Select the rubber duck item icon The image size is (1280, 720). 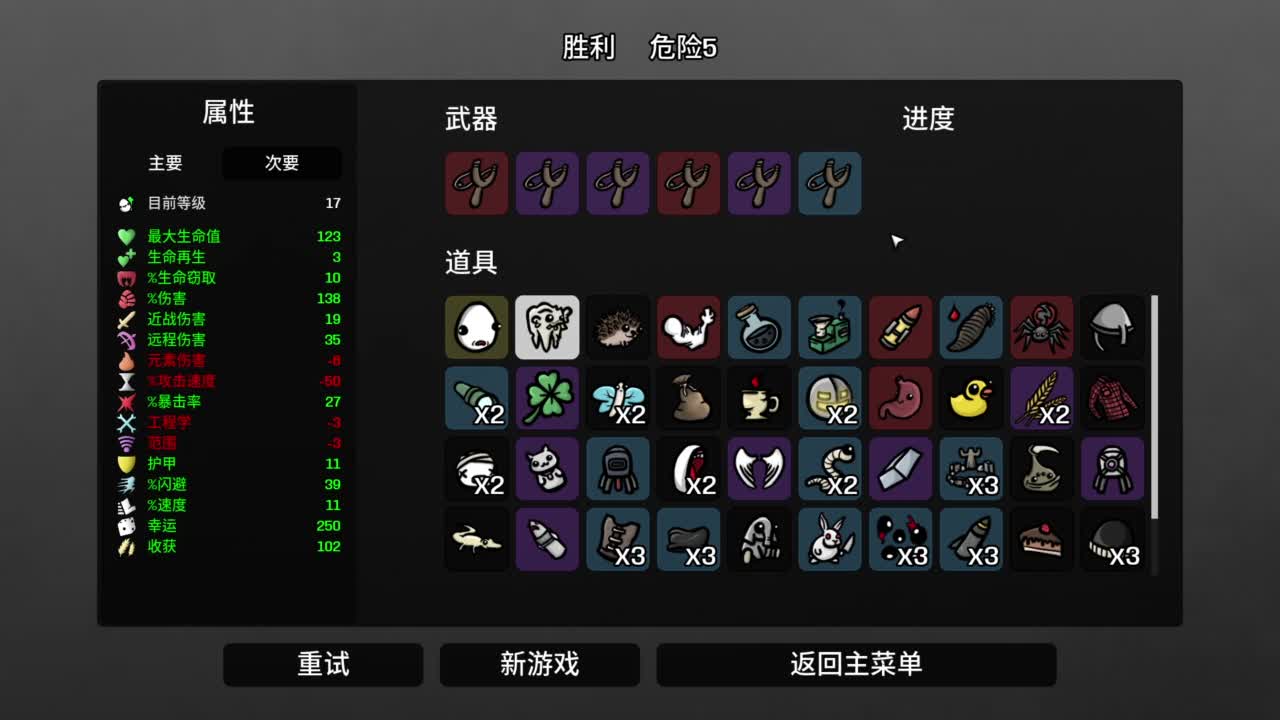(x=970, y=397)
